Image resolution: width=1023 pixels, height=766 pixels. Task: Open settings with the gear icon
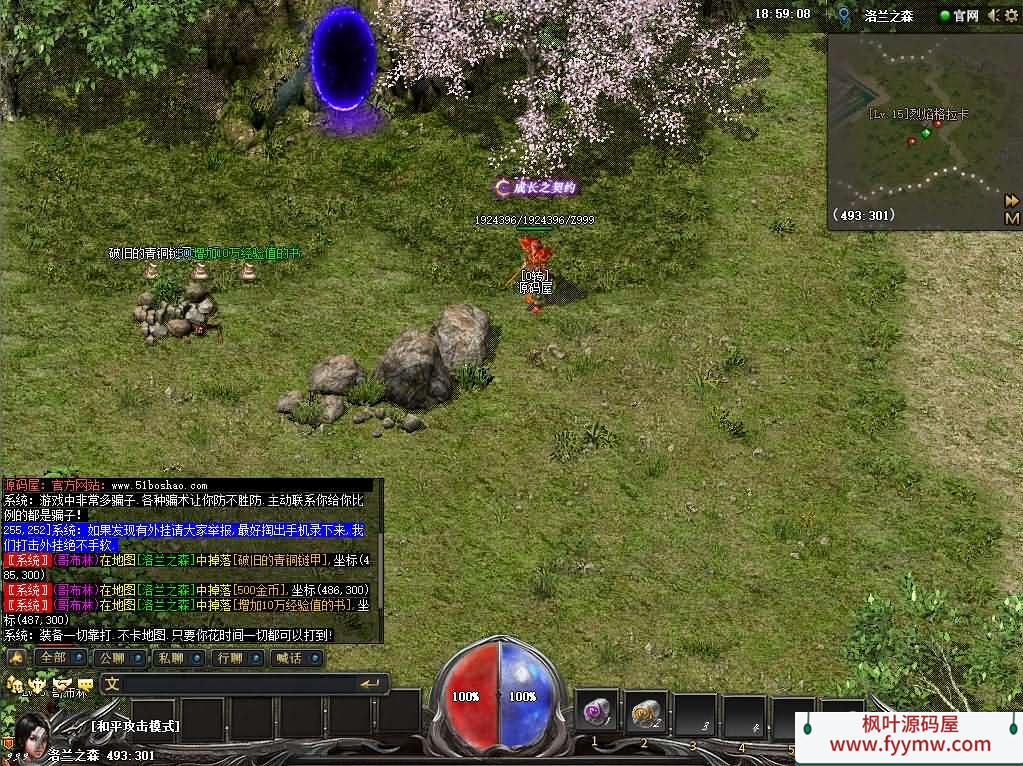click(1012, 16)
